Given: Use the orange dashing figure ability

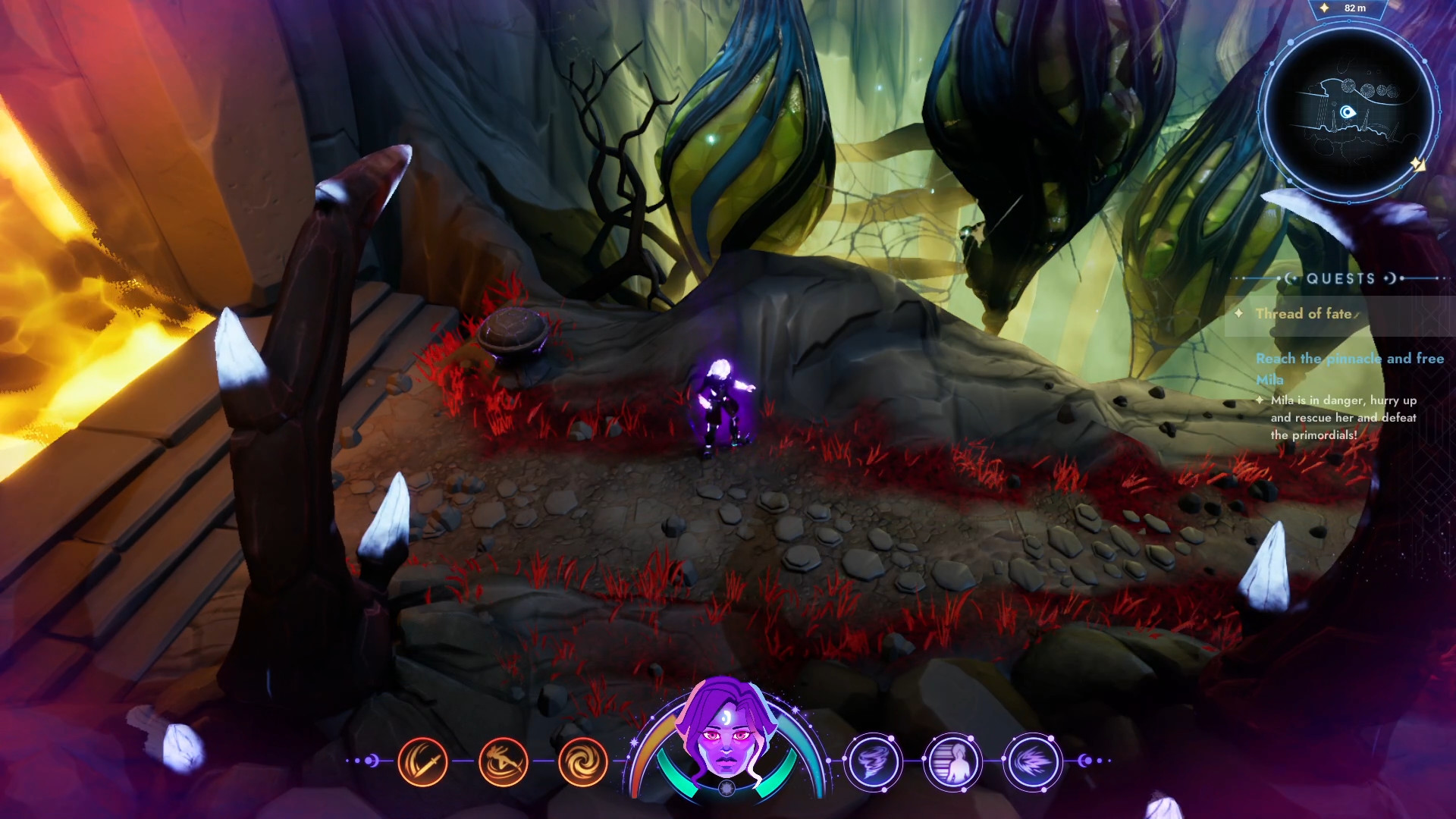Looking at the screenshot, I should pyautogui.click(x=503, y=761).
